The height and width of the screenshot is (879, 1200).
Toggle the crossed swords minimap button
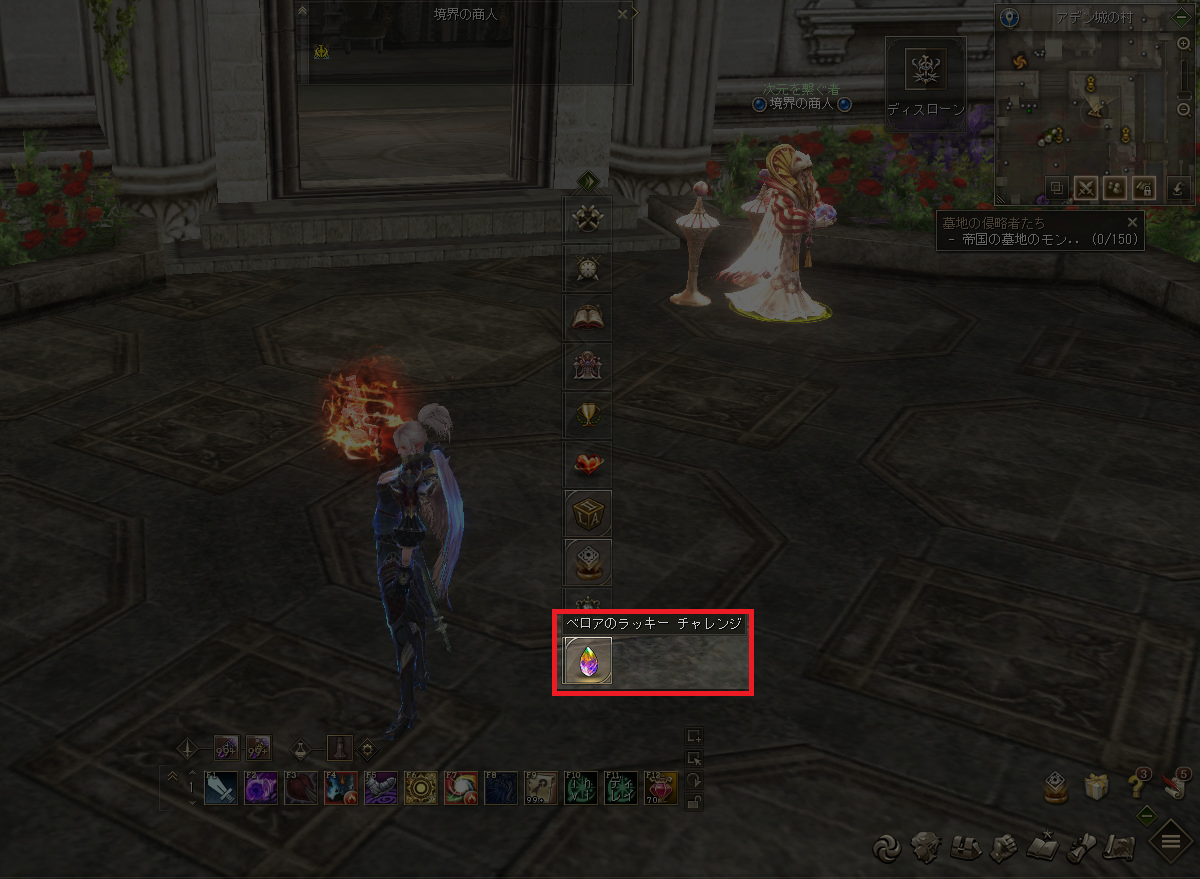click(x=1085, y=187)
